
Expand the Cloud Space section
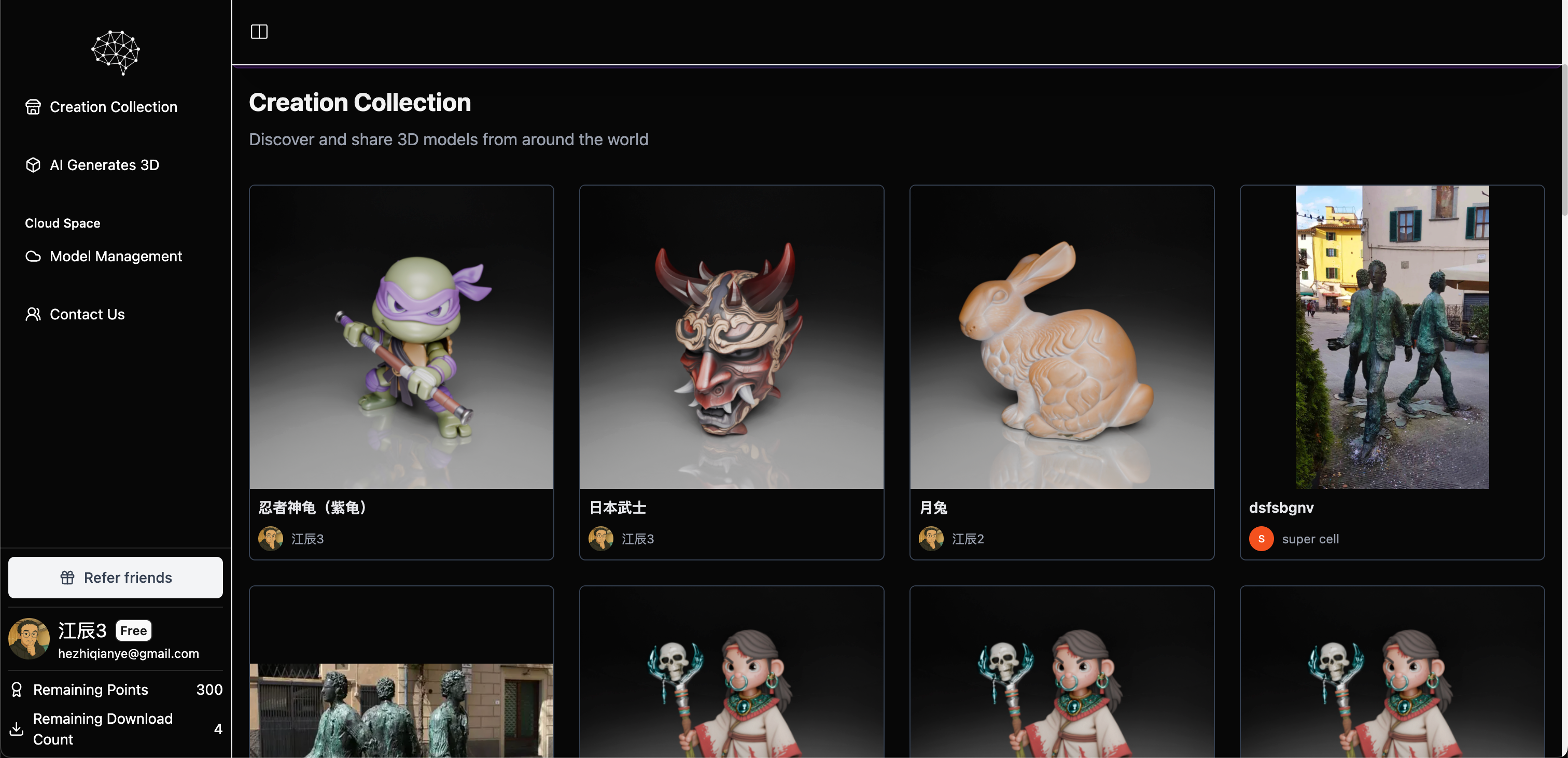(62, 223)
